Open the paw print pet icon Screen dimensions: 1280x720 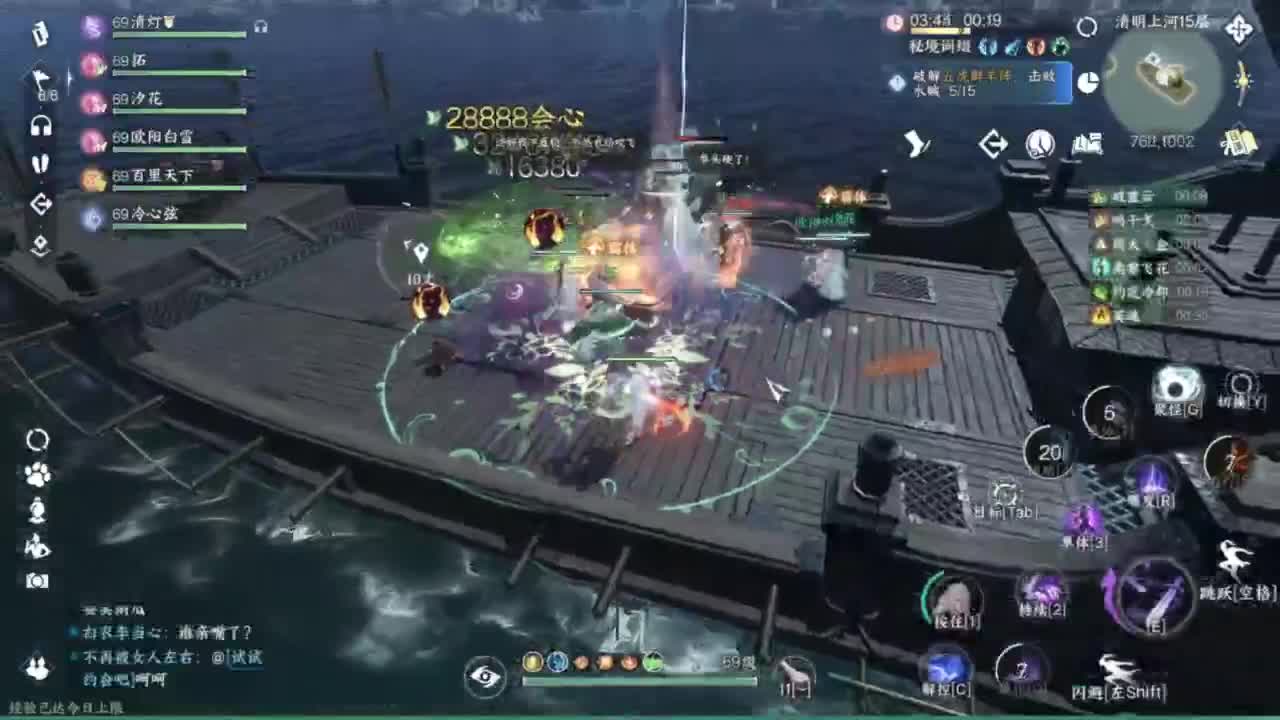pyautogui.click(x=37, y=475)
